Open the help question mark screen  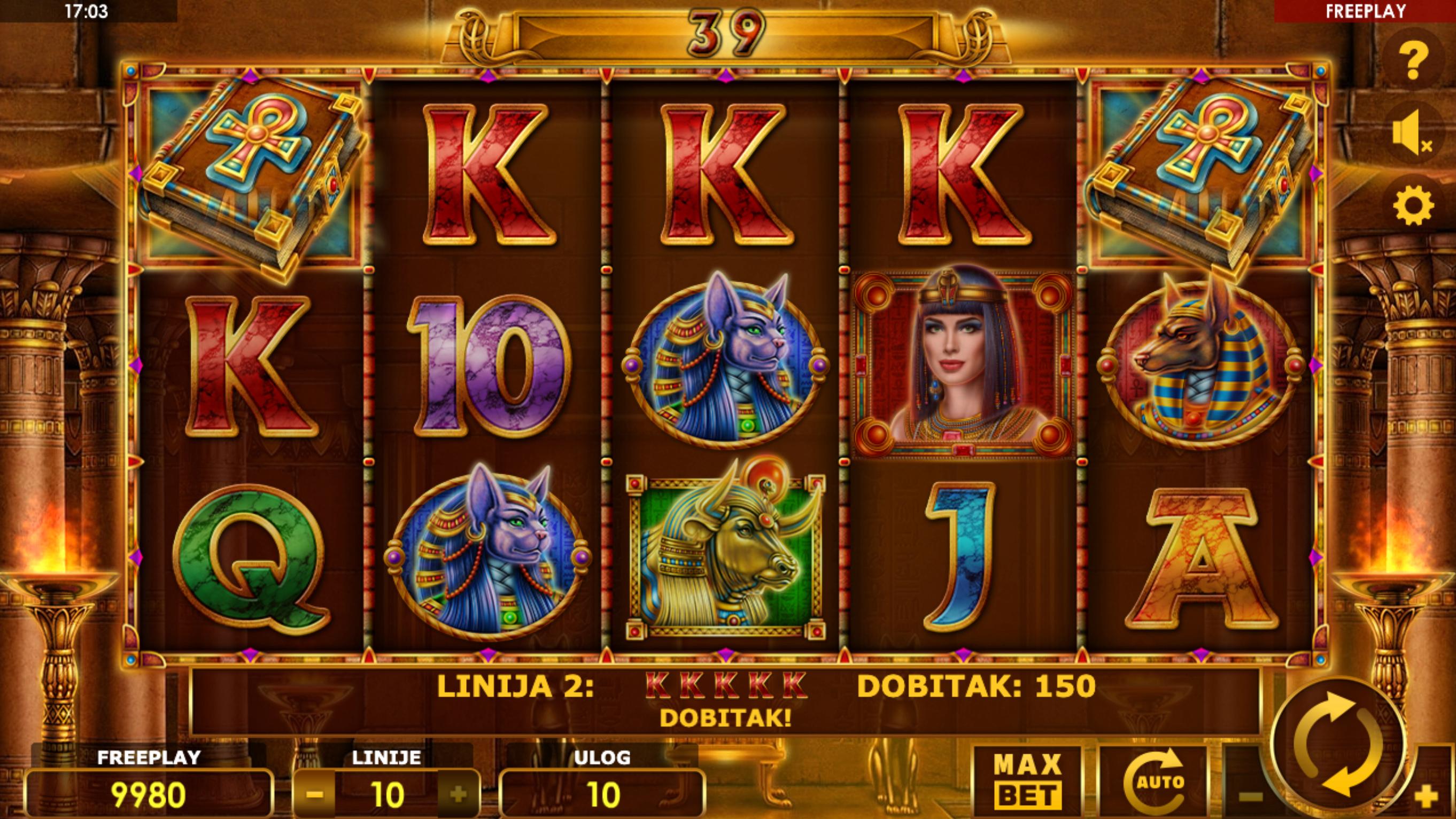pyautogui.click(x=1413, y=59)
